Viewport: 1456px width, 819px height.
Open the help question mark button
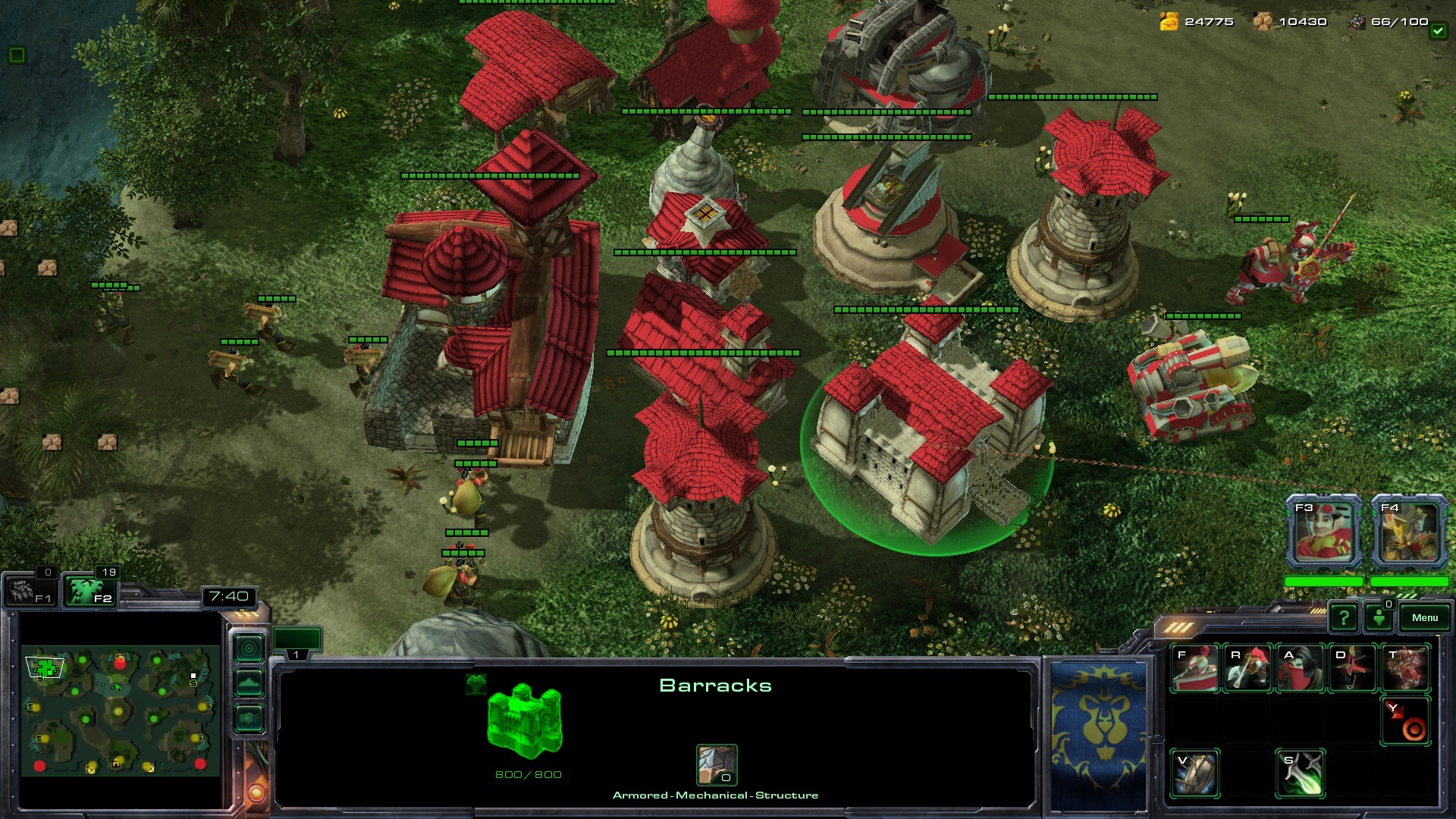(x=1343, y=617)
